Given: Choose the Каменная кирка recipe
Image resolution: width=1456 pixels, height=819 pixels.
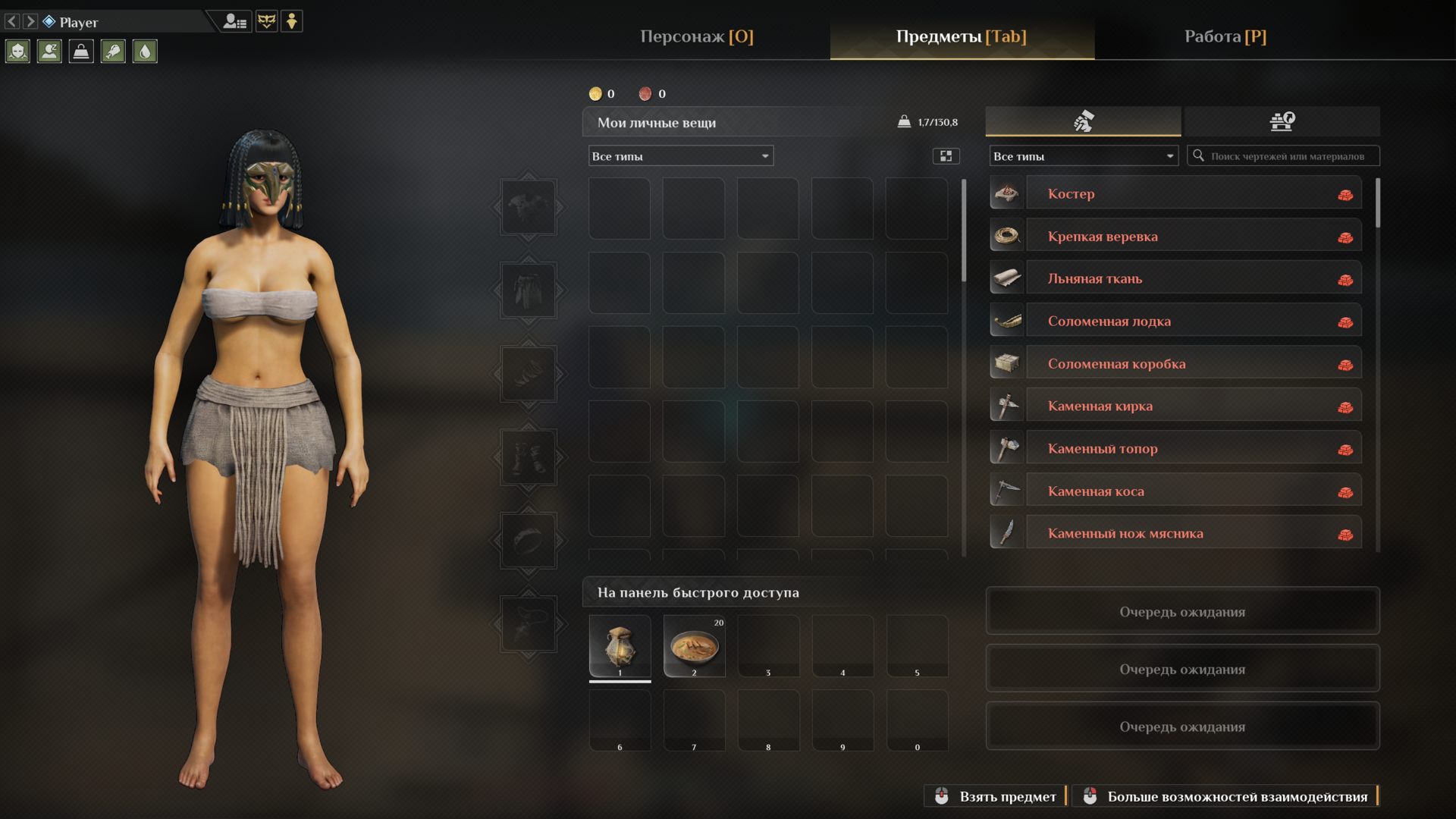Looking at the screenshot, I should point(1193,406).
